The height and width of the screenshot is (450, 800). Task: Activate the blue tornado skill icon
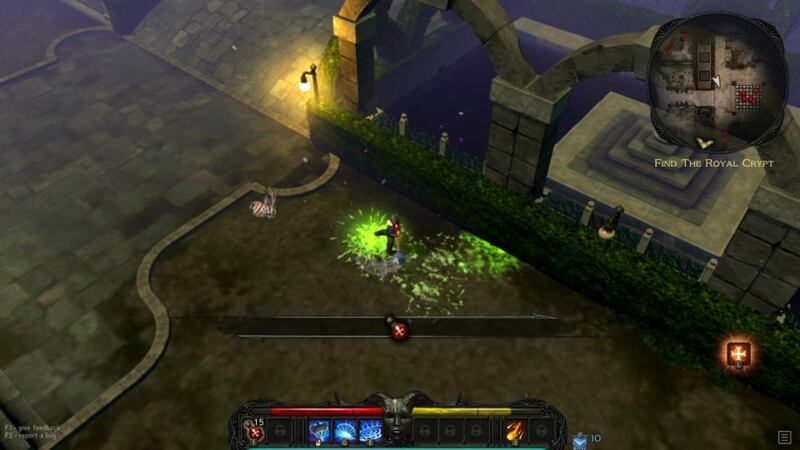pyautogui.click(x=320, y=431)
